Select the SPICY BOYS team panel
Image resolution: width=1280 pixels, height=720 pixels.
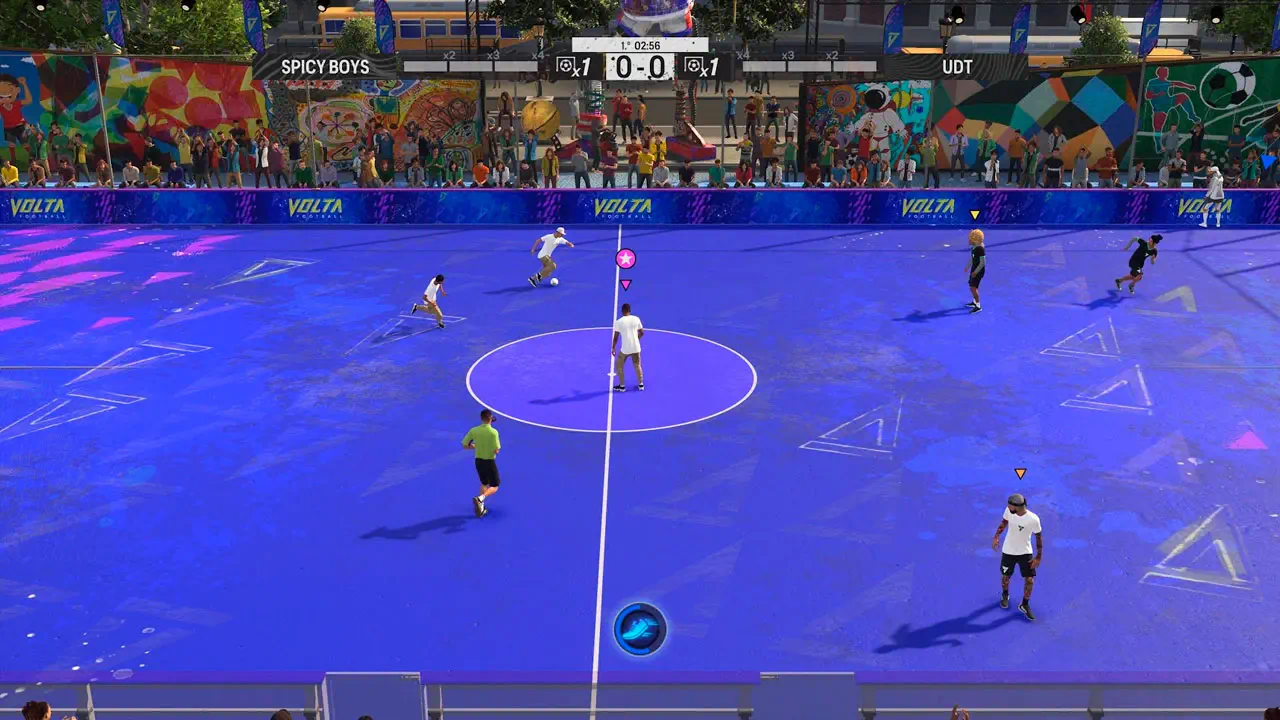coord(326,67)
